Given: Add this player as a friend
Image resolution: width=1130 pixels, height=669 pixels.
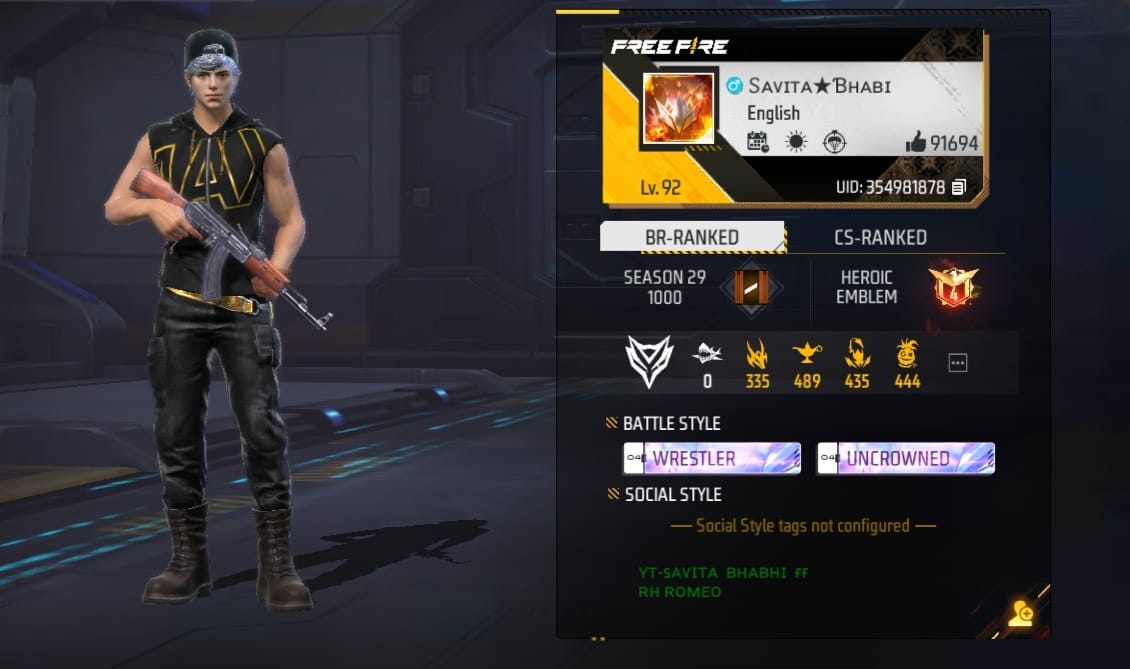Looking at the screenshot, I should tap(1020, 614).
